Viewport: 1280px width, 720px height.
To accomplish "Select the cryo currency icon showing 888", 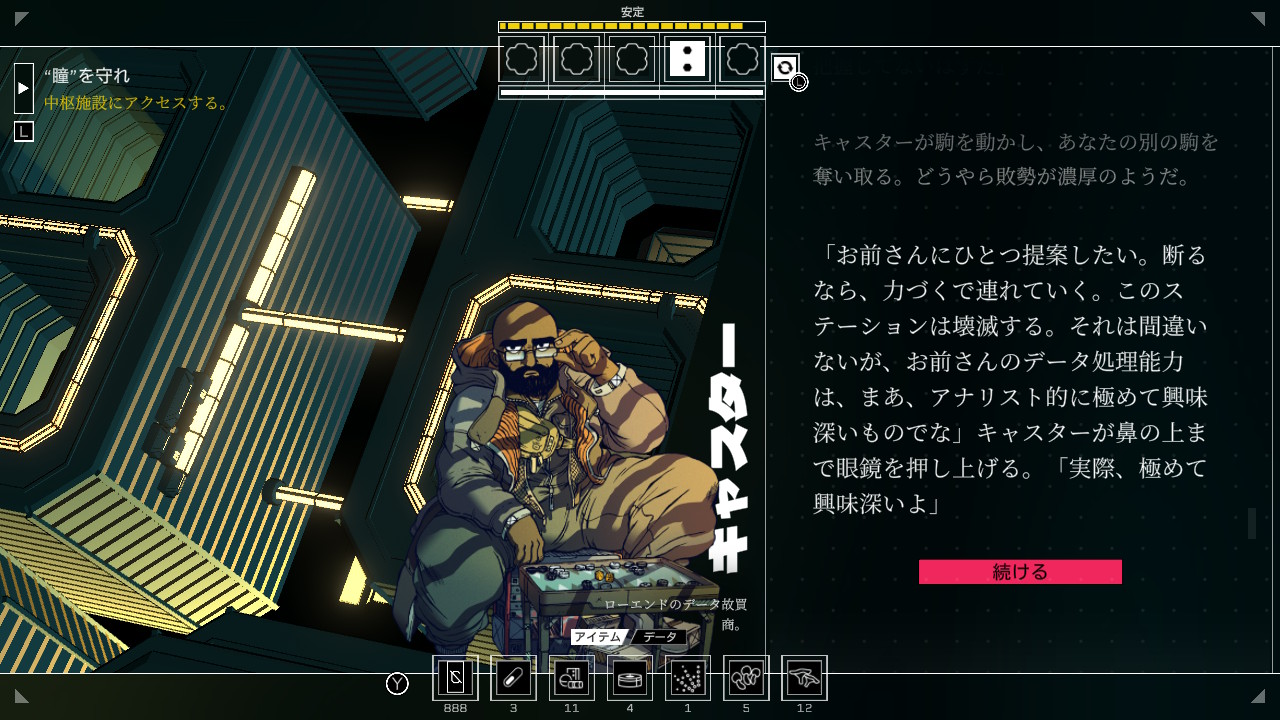I will click(455, 678).
